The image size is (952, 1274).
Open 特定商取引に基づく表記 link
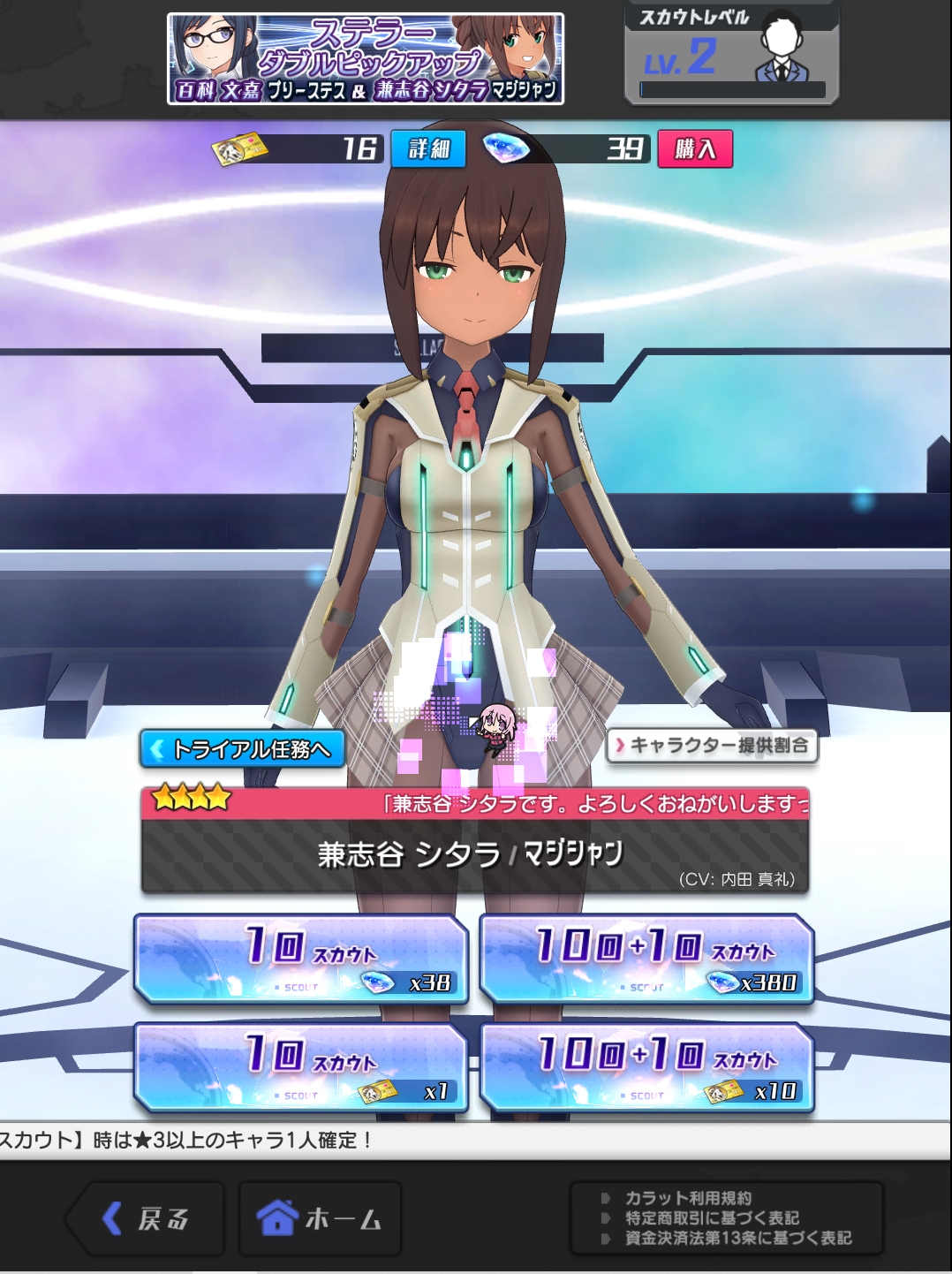712,1218
